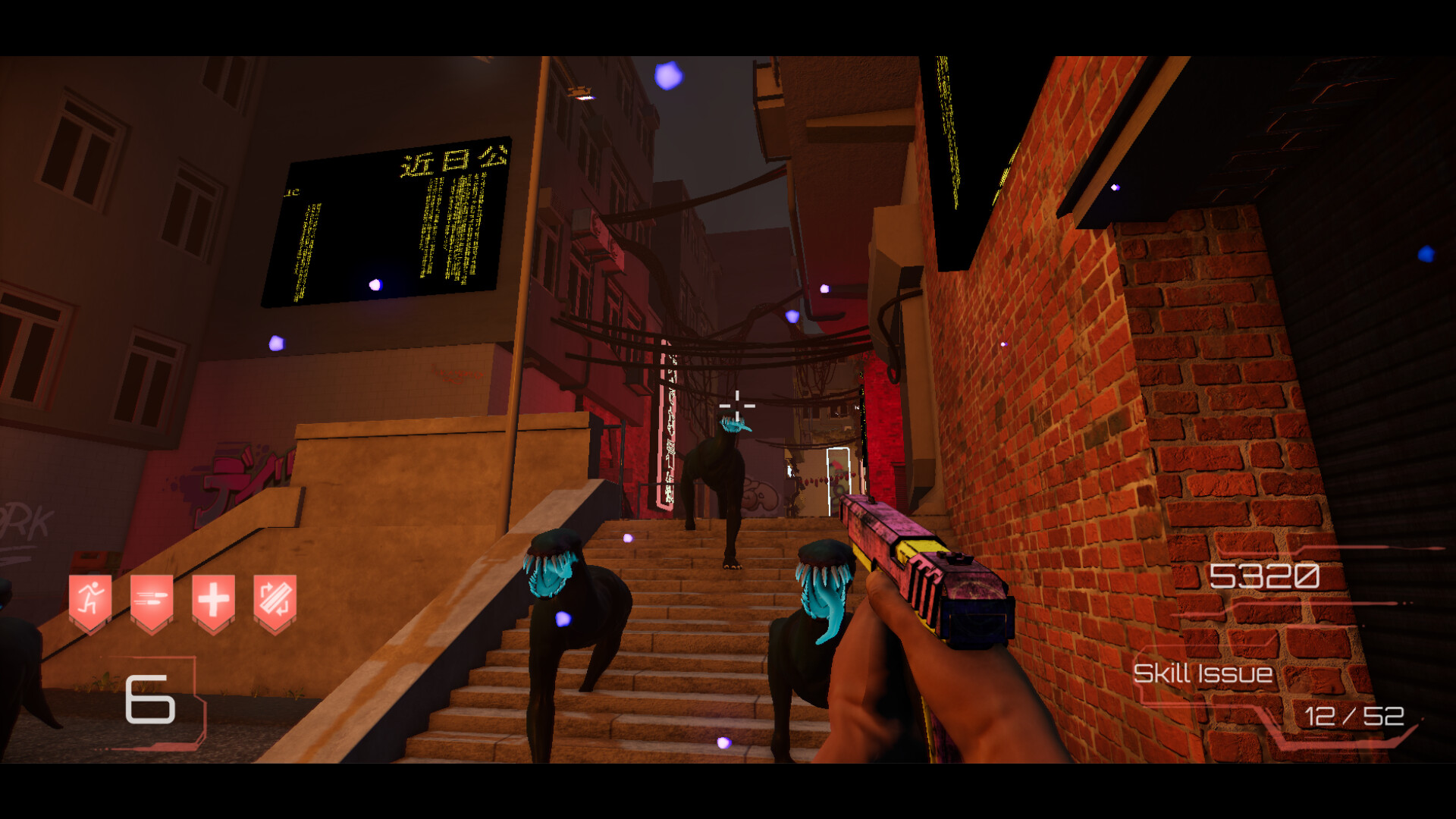Expand the wave counter frame
The width and height of the screenshot is (1456, 819).
[x=159, y=701]
